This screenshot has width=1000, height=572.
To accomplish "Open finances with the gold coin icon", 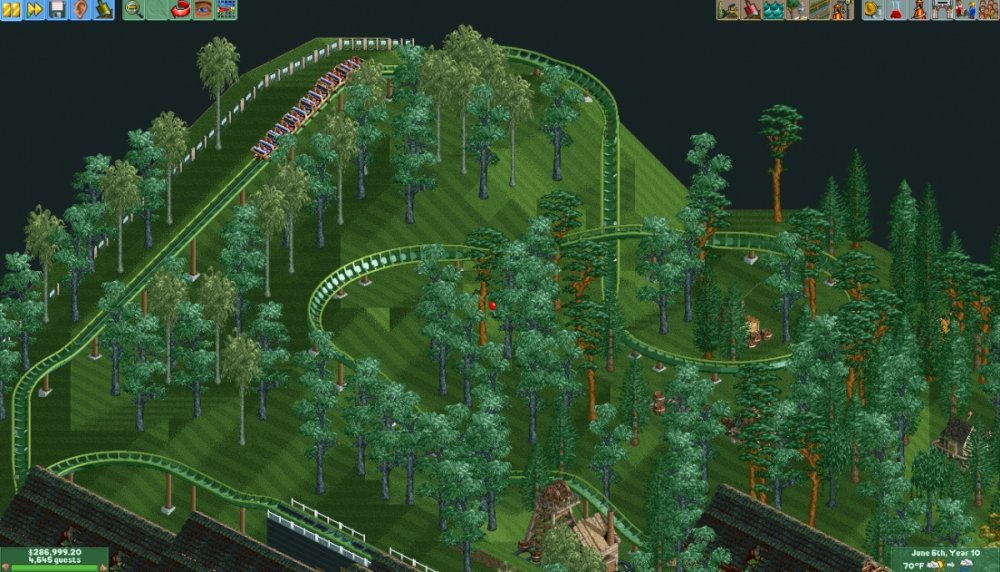I will click(872, 10).
